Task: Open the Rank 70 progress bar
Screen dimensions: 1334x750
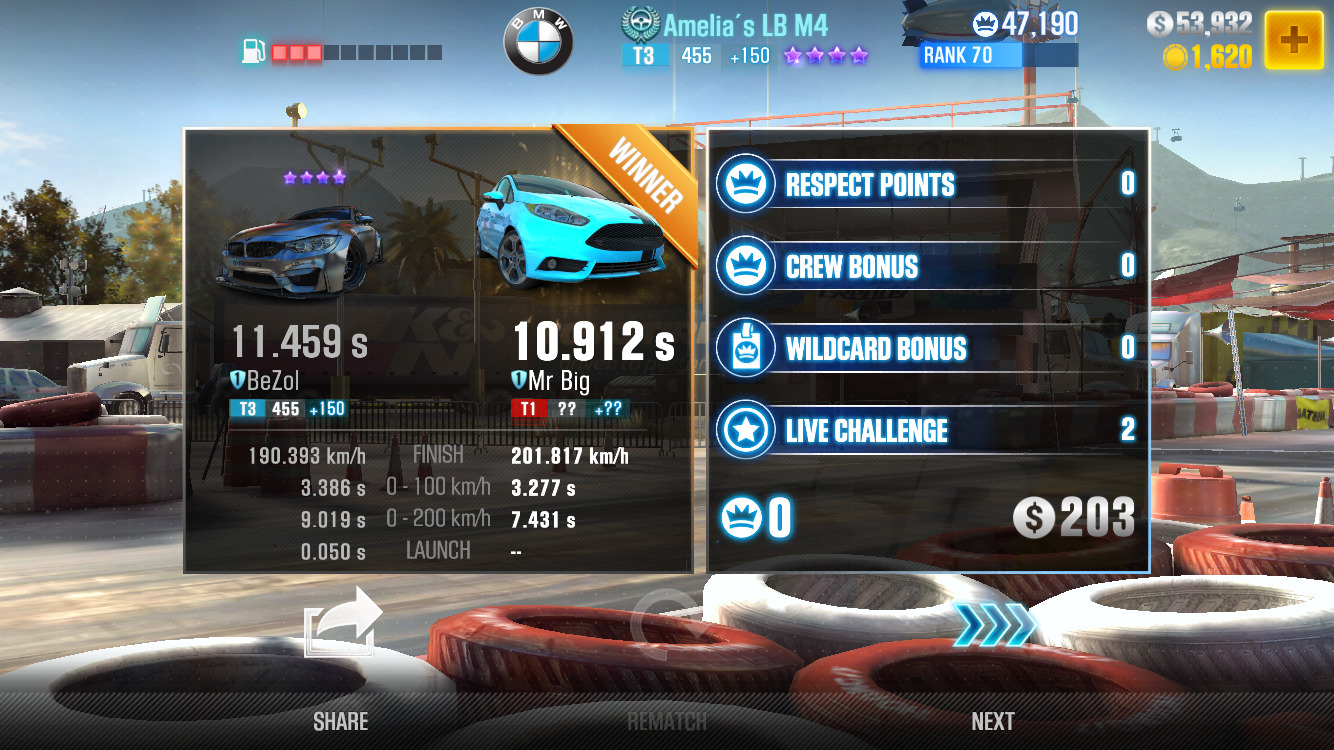Action: (x=998, y=56)
